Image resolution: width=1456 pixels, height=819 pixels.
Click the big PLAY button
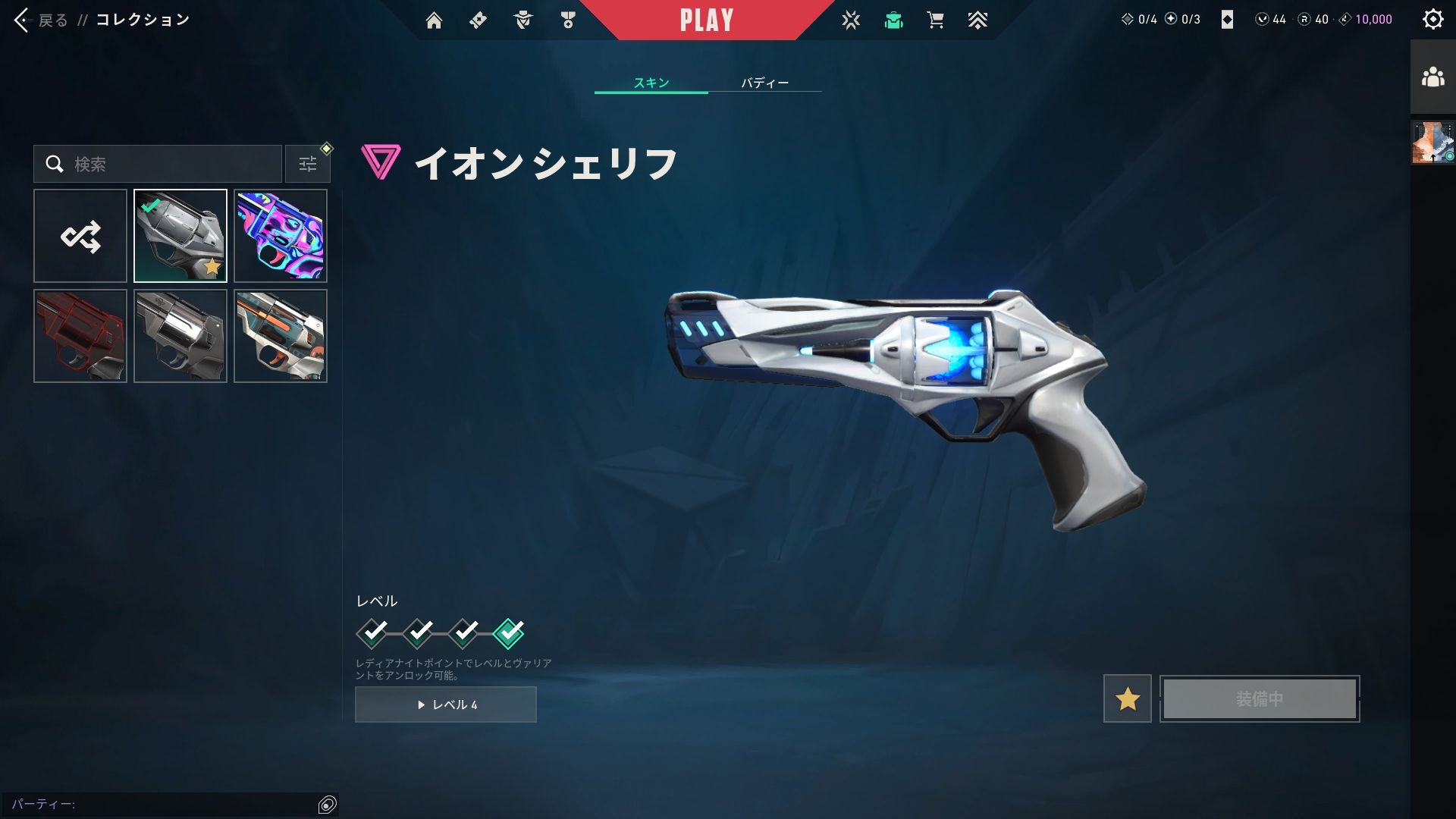pos(706,20)
